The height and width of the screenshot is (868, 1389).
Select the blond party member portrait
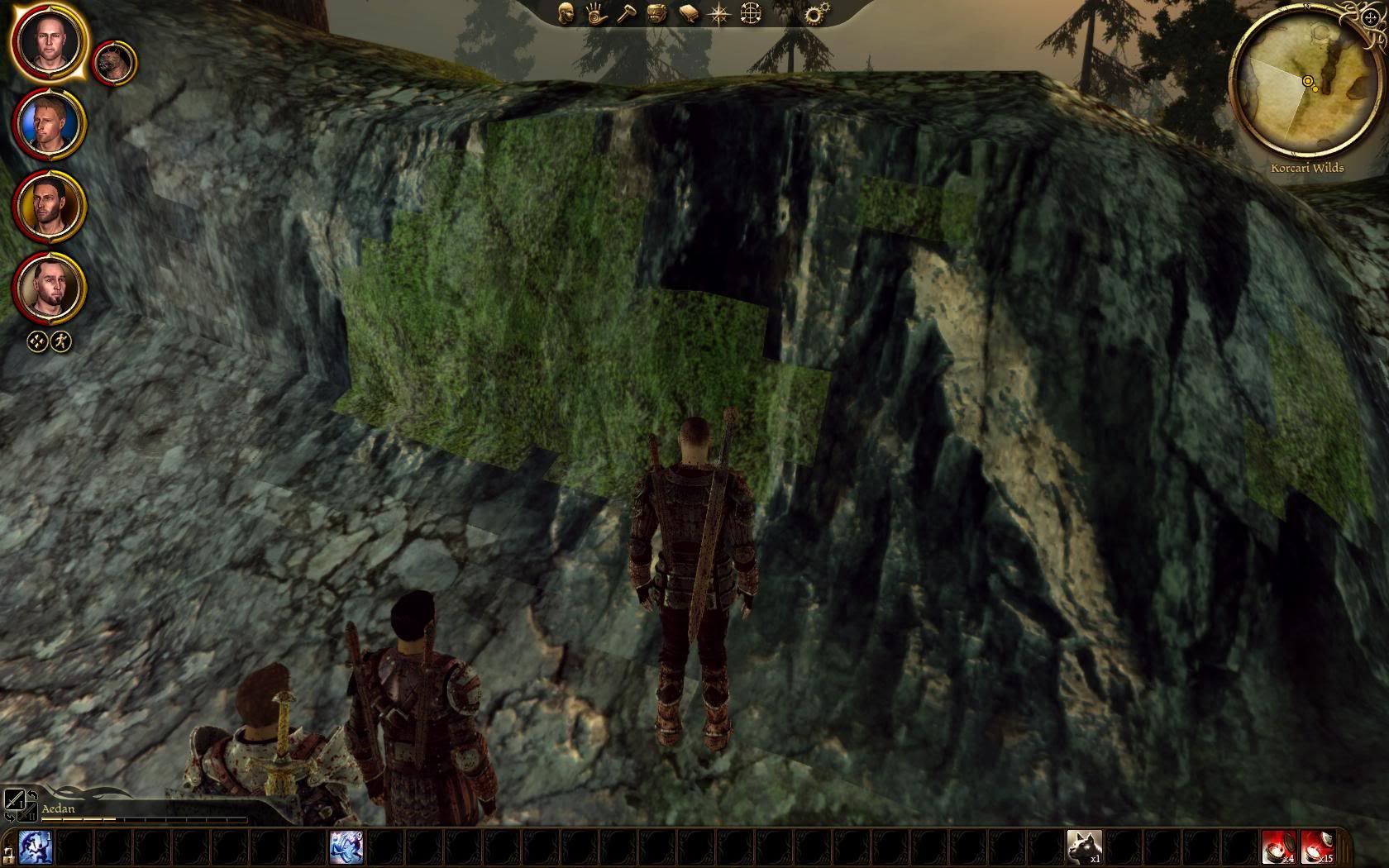(x=49, y=124)
